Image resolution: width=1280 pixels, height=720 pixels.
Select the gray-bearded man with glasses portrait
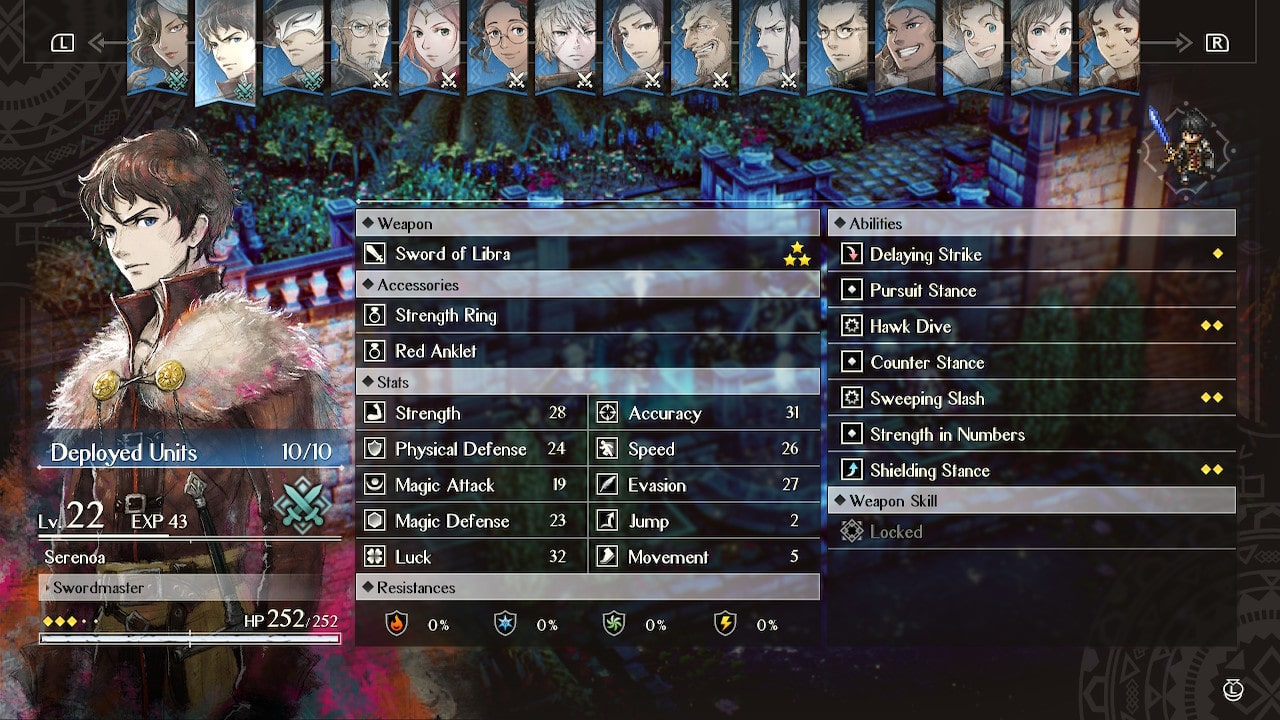coord(361,45)
